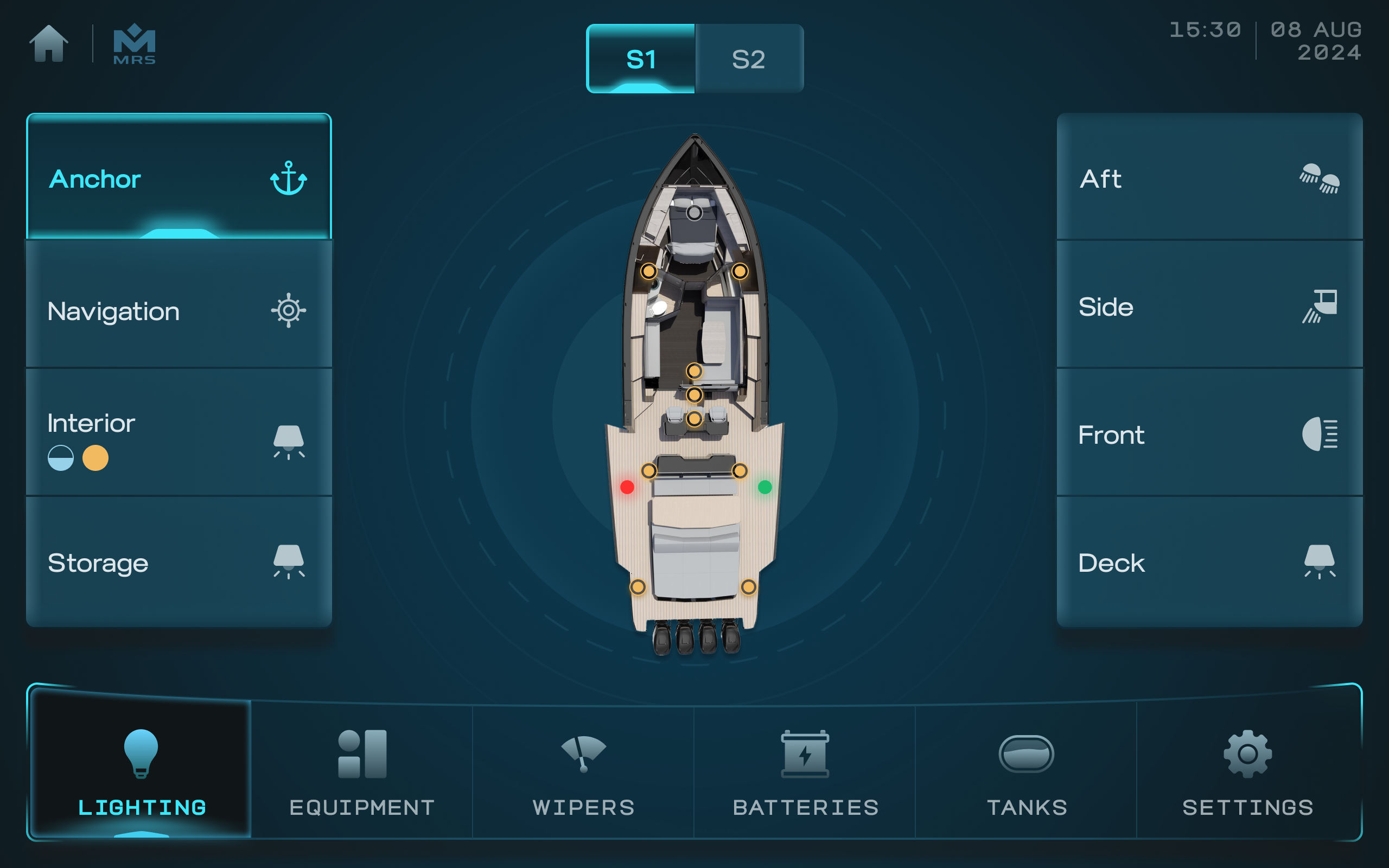1389x868 pixels.
Task: Switch to the S2 tab
Action: [748, 59]
